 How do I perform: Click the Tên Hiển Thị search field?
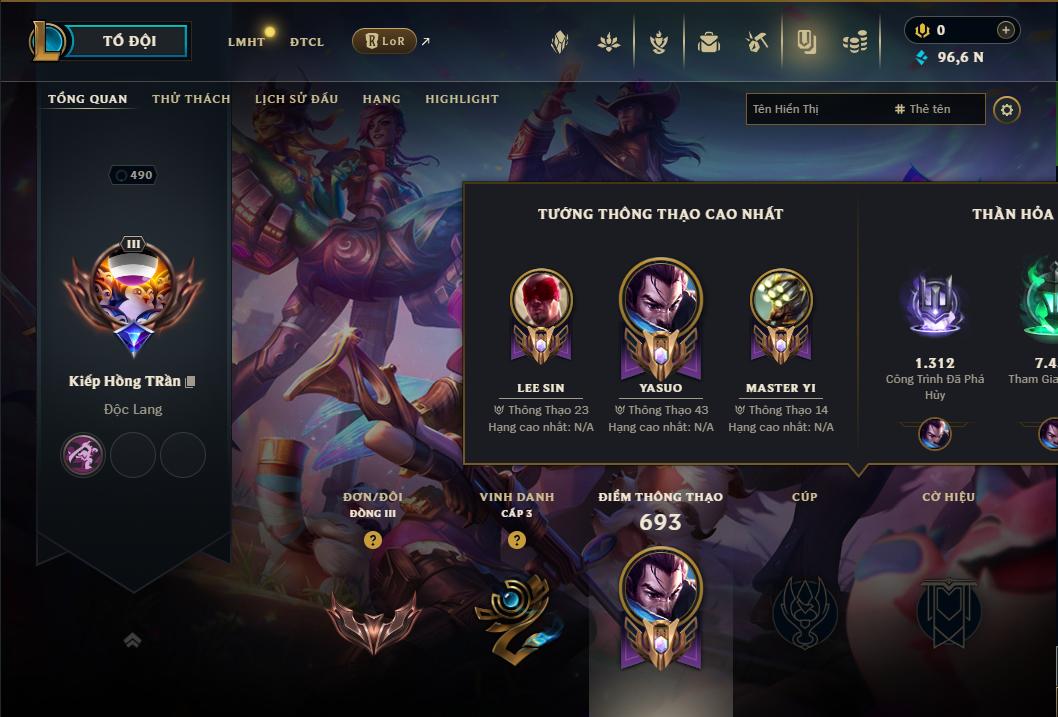(x=815, y=109)
